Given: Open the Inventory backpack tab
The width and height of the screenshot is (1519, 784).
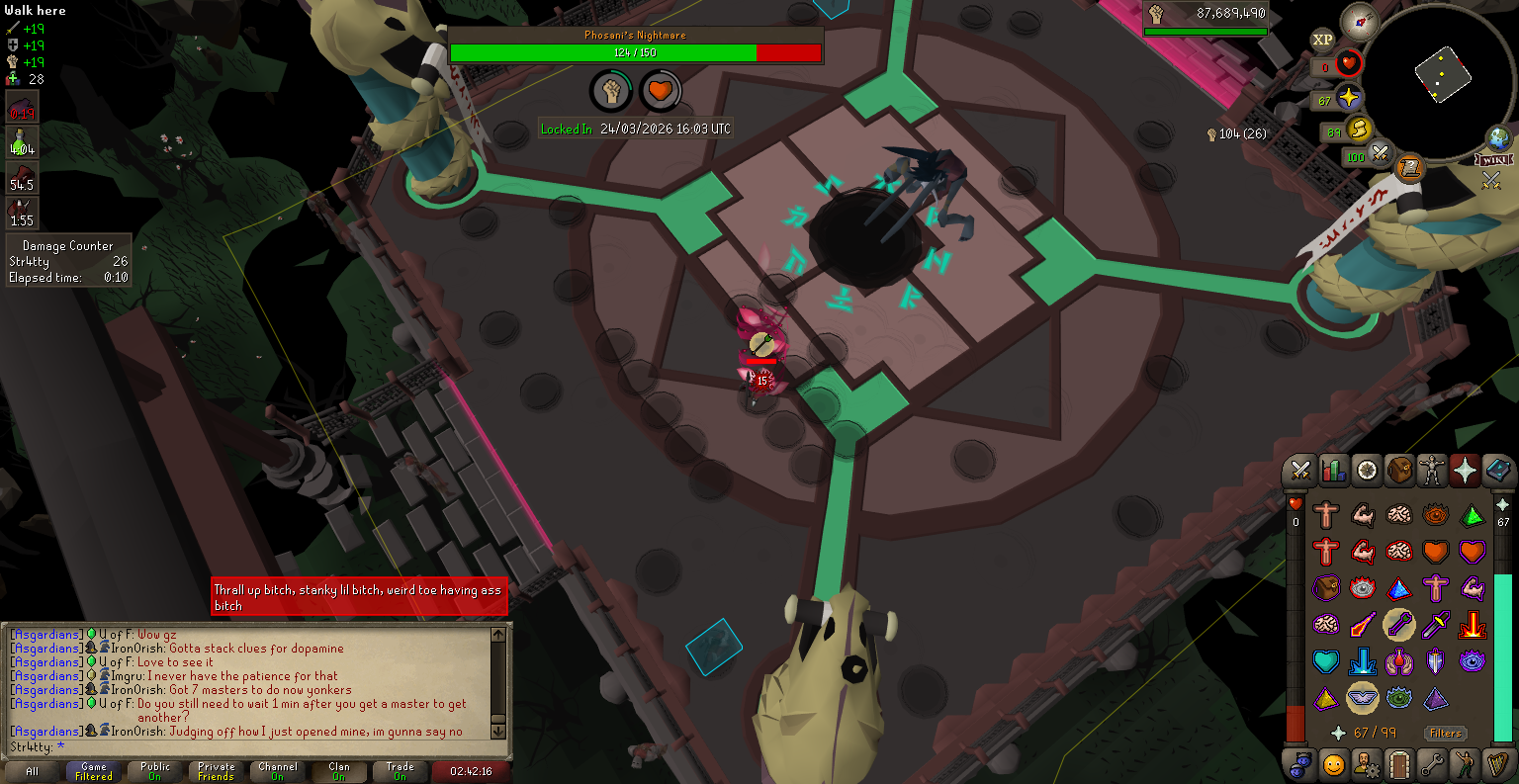Looking at the screenshot, I should (x=1399, y=471).
